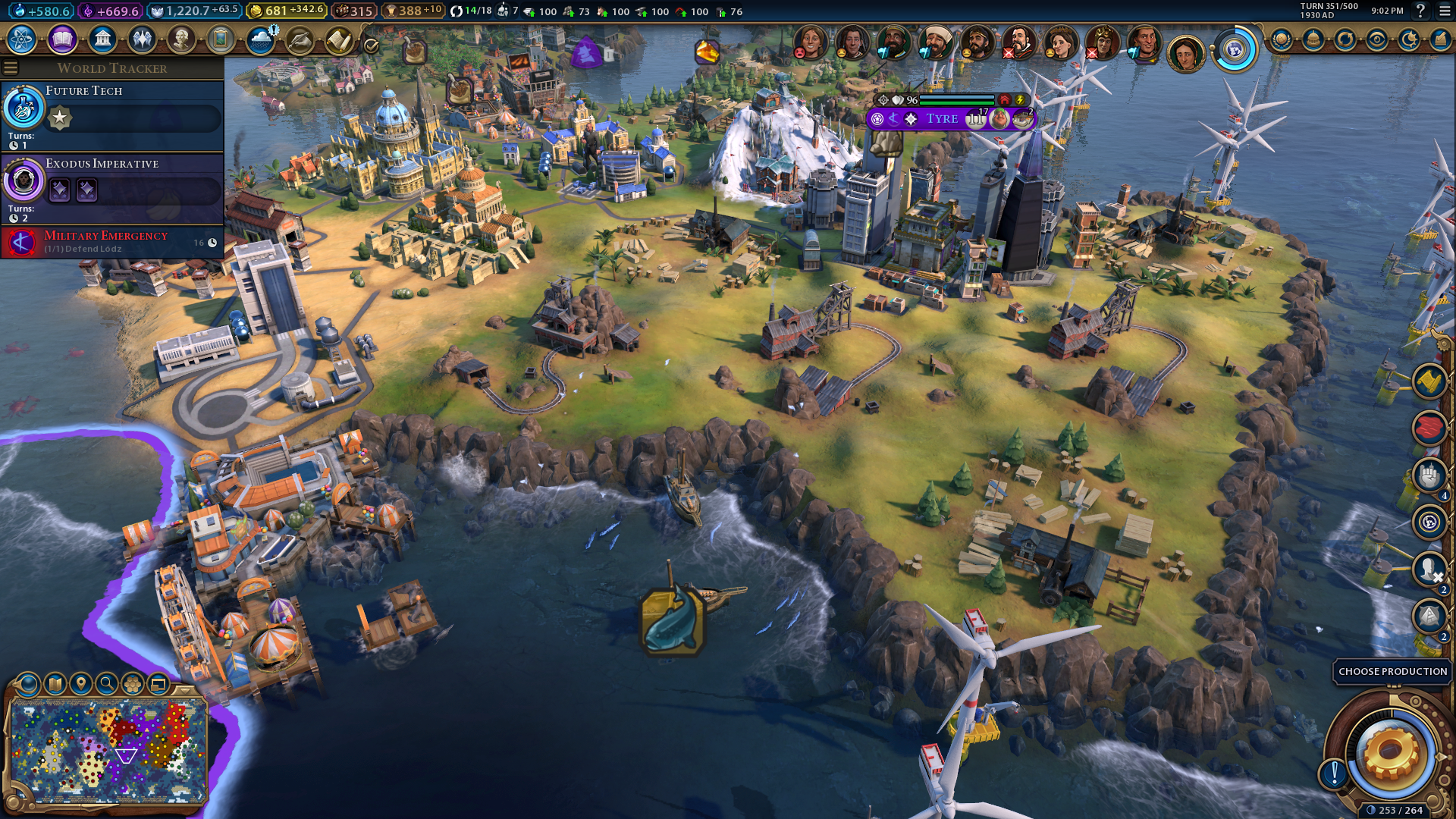Screen dimensions: 1456x819
Task: Open the climate rain cloud screen
Action: coord(260,39)
